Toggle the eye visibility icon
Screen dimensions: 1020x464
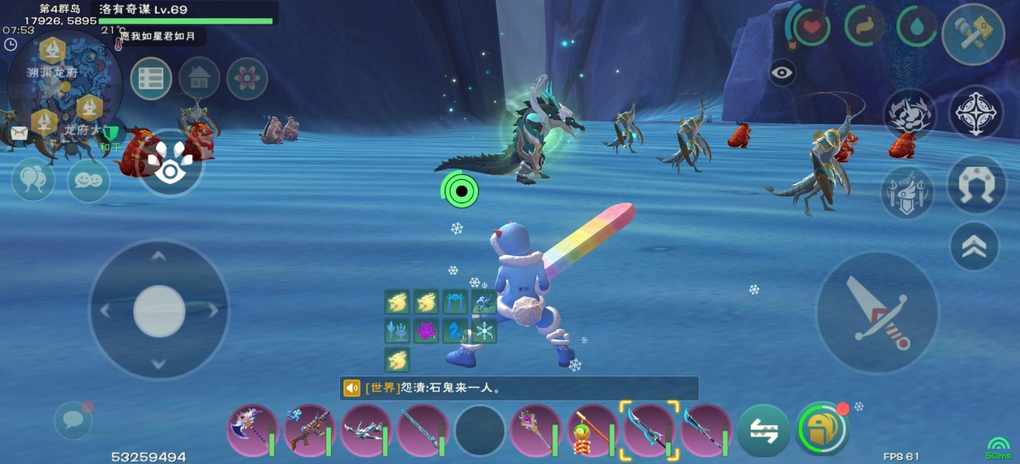pos(782,72)
